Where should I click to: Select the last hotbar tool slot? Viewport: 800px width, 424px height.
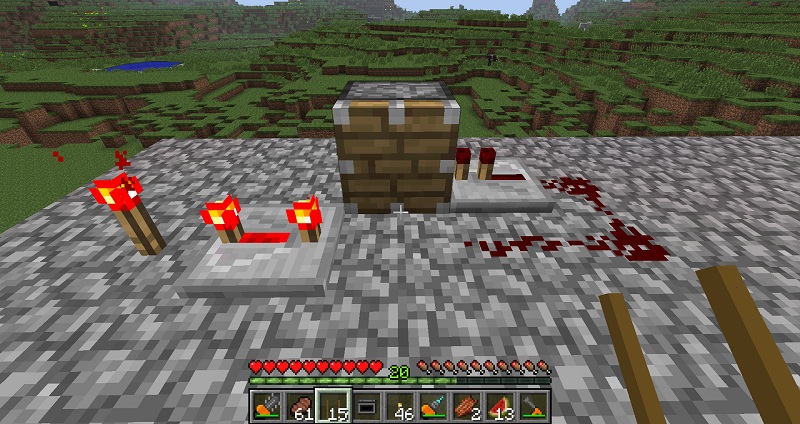point(533,405)
